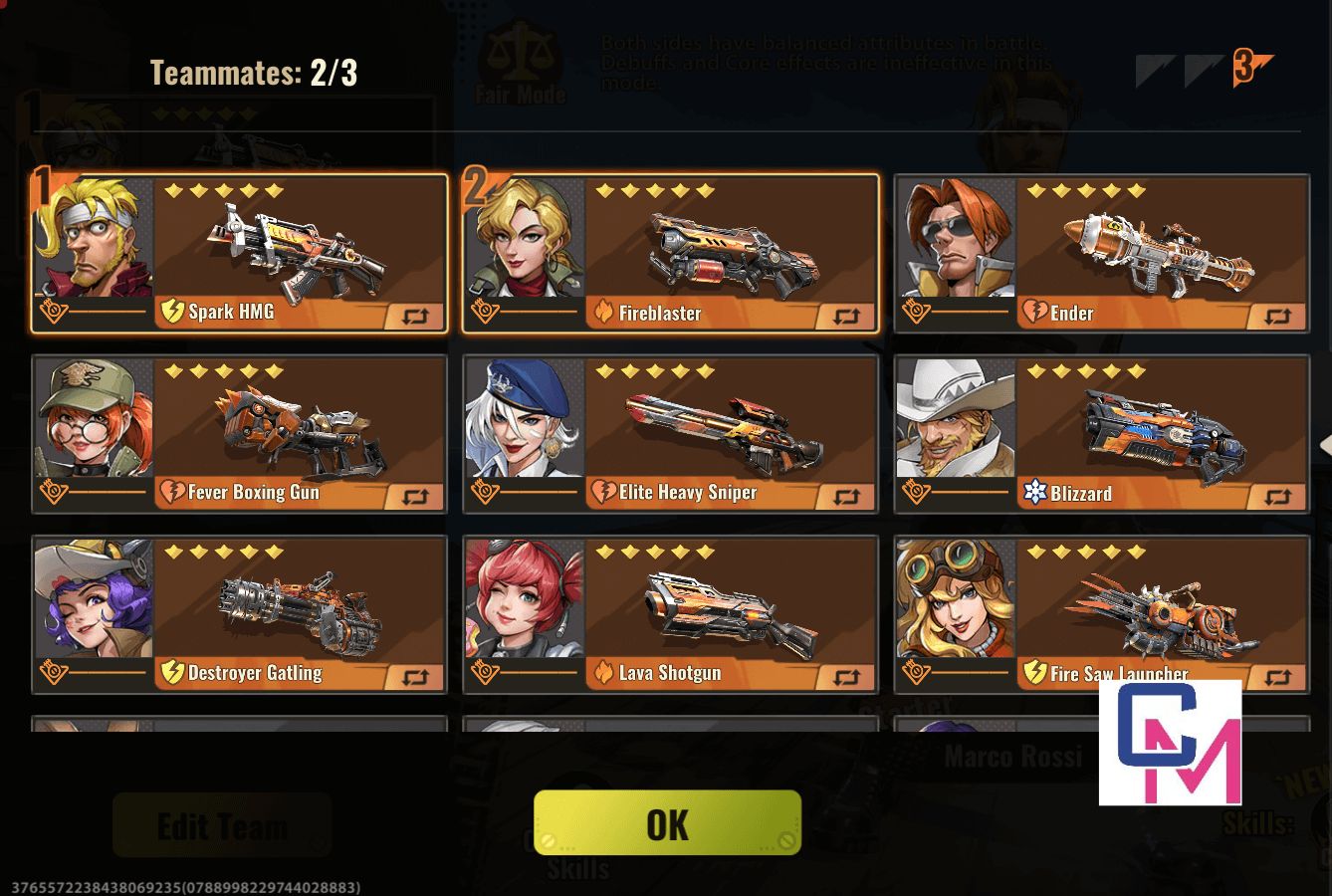The height and width of the screenshot is (896, 1332).
Task: Confirm team with the OK button
Action: coord(667,823)
